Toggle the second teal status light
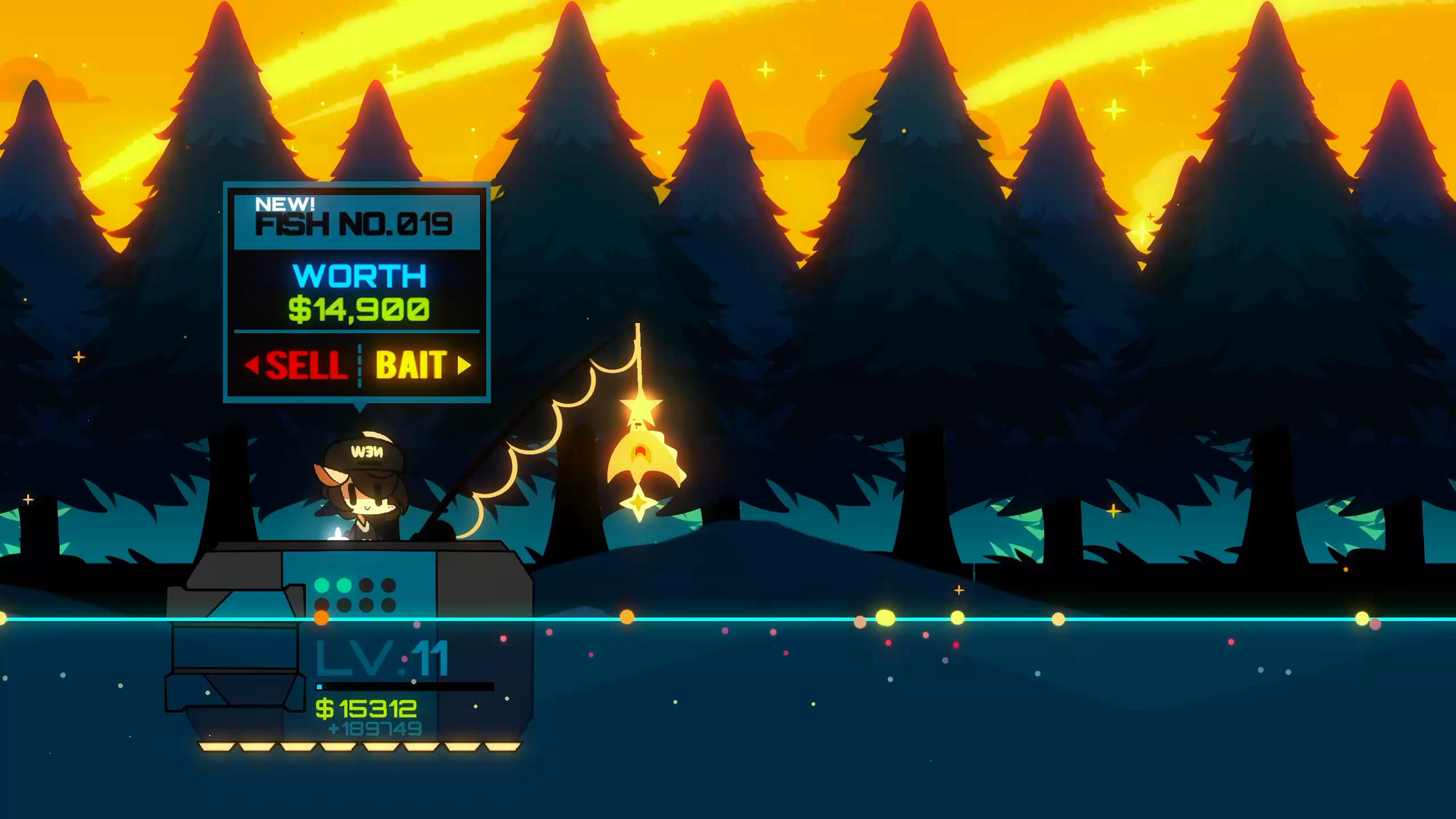Screen dimensions: 1456x819 coord(344,586)
